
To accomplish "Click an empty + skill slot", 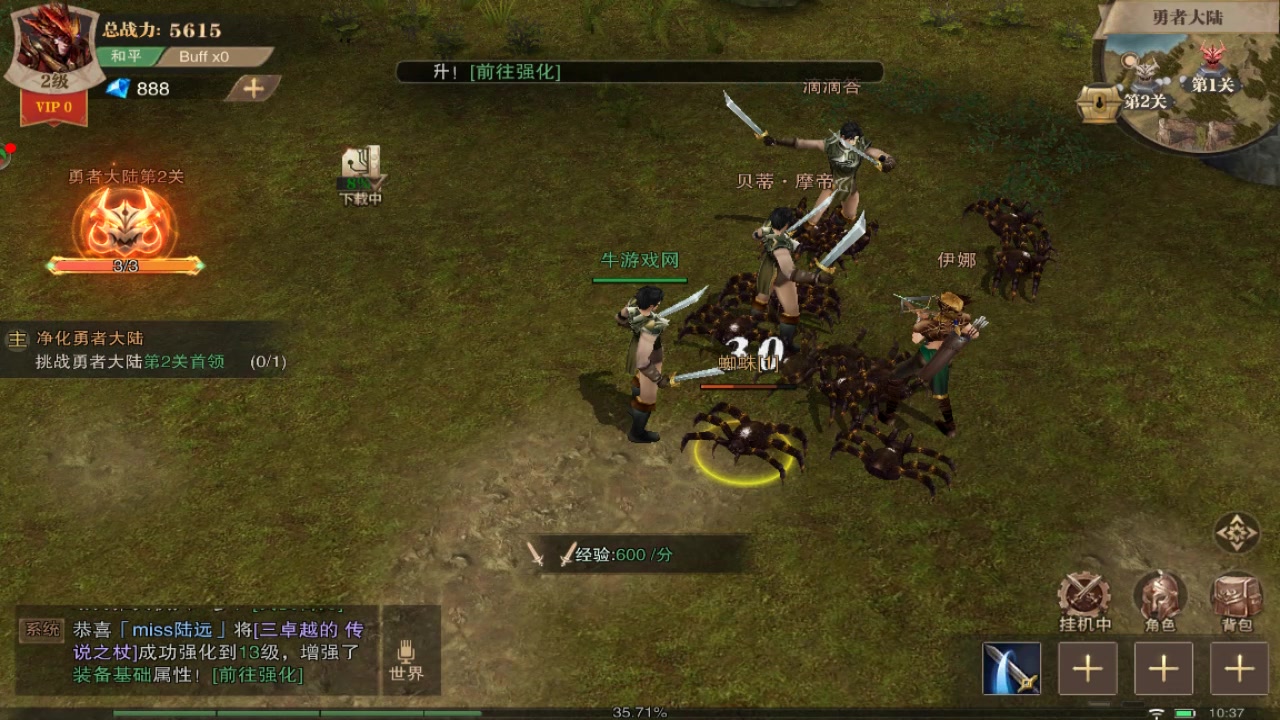I will pos(1089,668).
